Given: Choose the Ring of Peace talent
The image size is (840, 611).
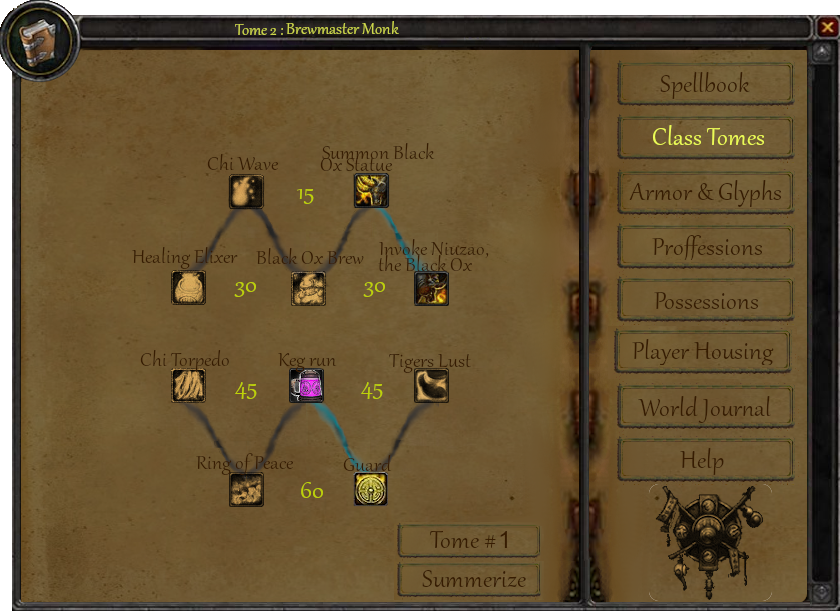Looking at the screenshot, I should pyautogui.click(x=246, y=489).
